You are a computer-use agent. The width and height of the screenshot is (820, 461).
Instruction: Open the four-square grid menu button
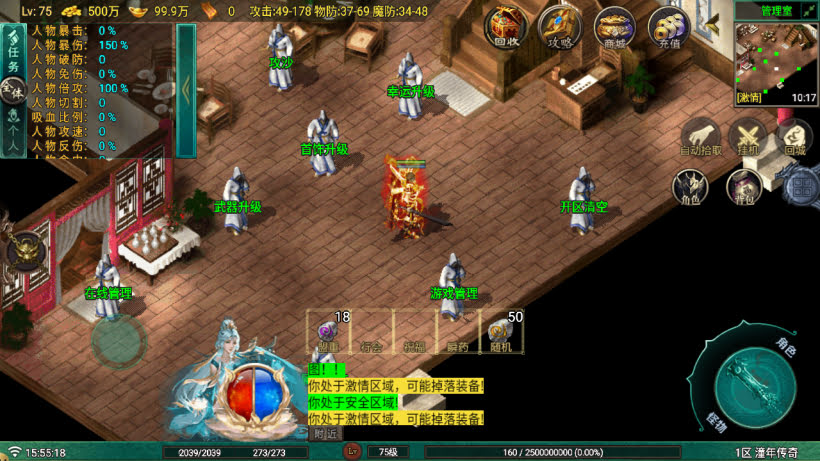[x=801, y=186]
